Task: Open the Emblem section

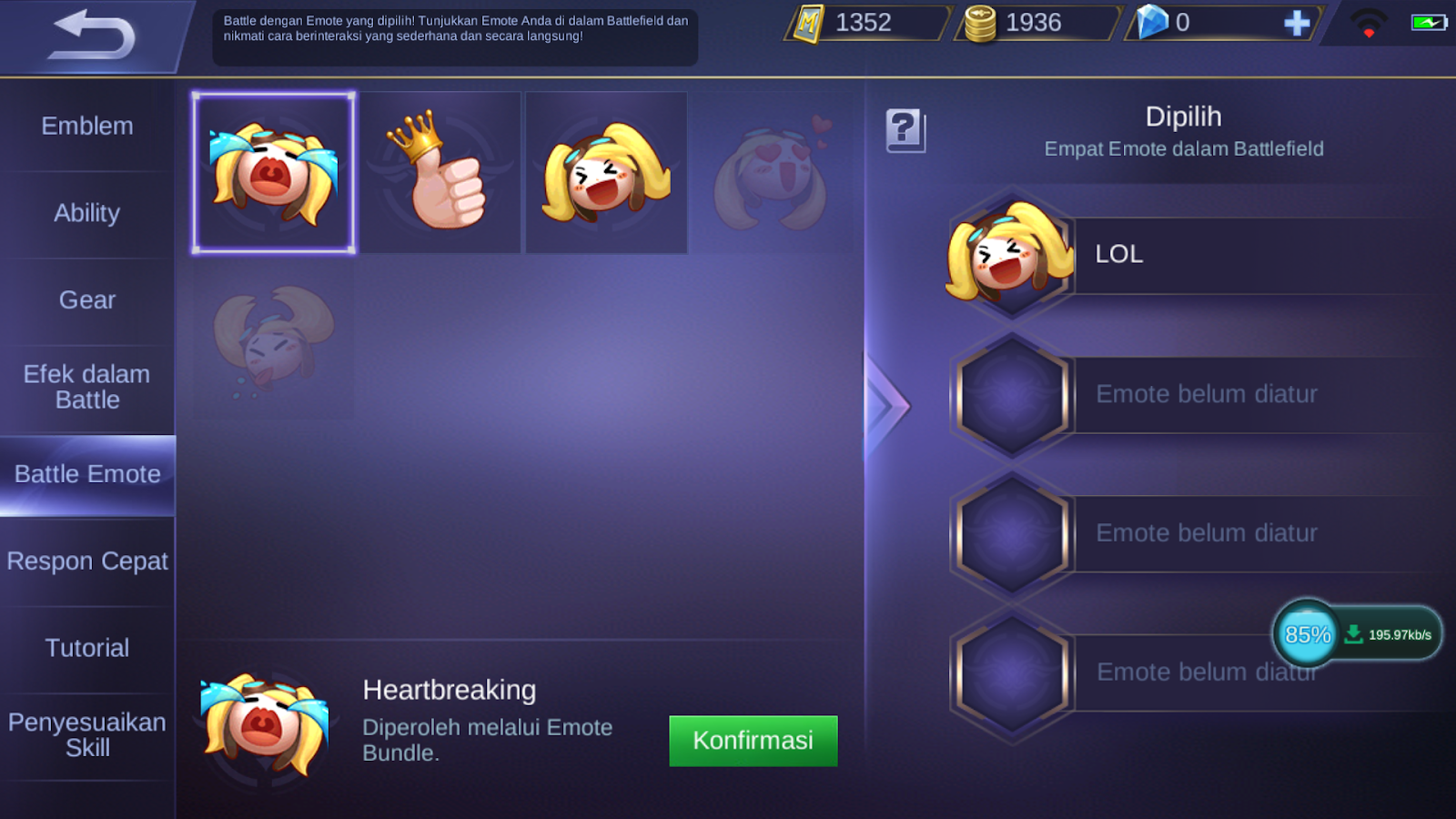Action: pos(87,126)
